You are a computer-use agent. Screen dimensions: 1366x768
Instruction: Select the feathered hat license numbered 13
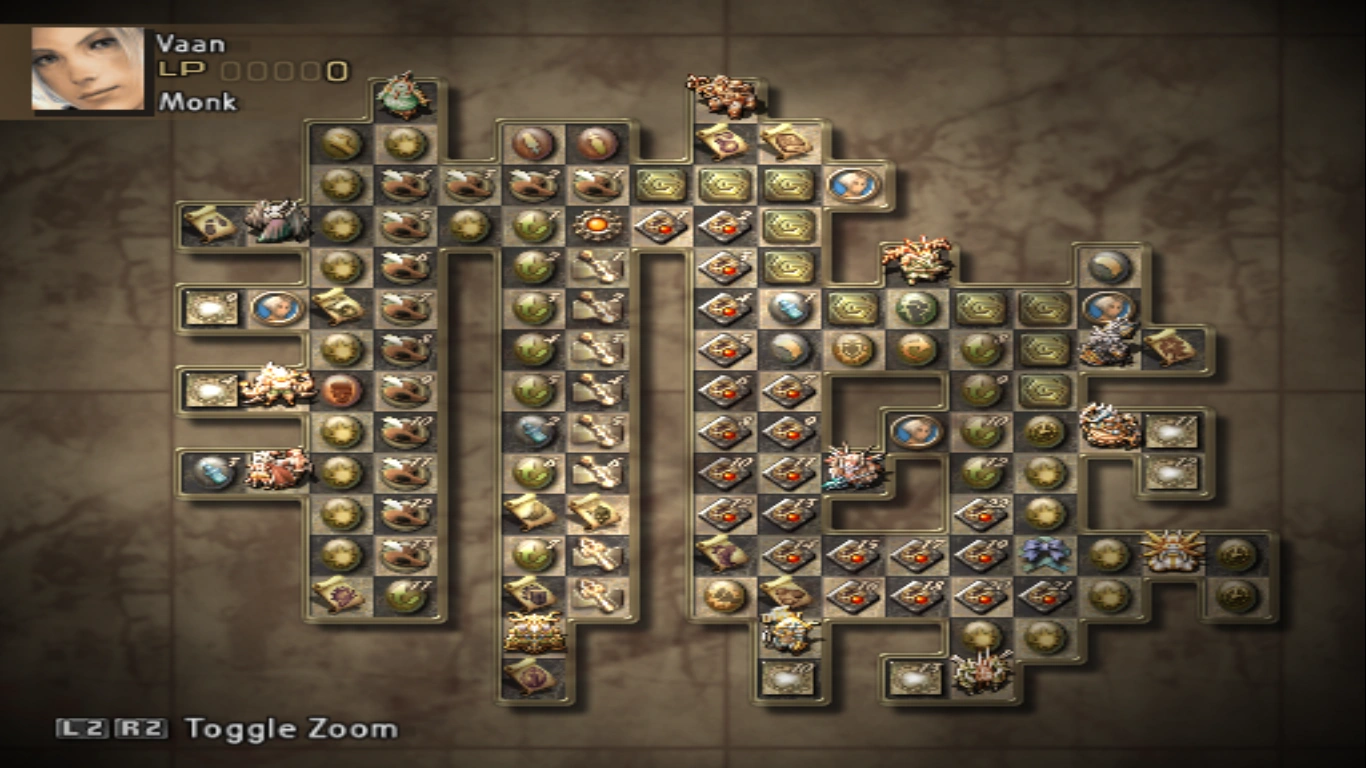click(405, 553)
